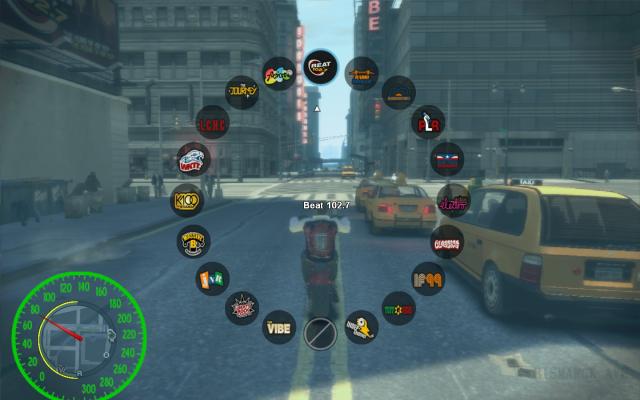Switch to K109 The Studio station

[186, 200]
